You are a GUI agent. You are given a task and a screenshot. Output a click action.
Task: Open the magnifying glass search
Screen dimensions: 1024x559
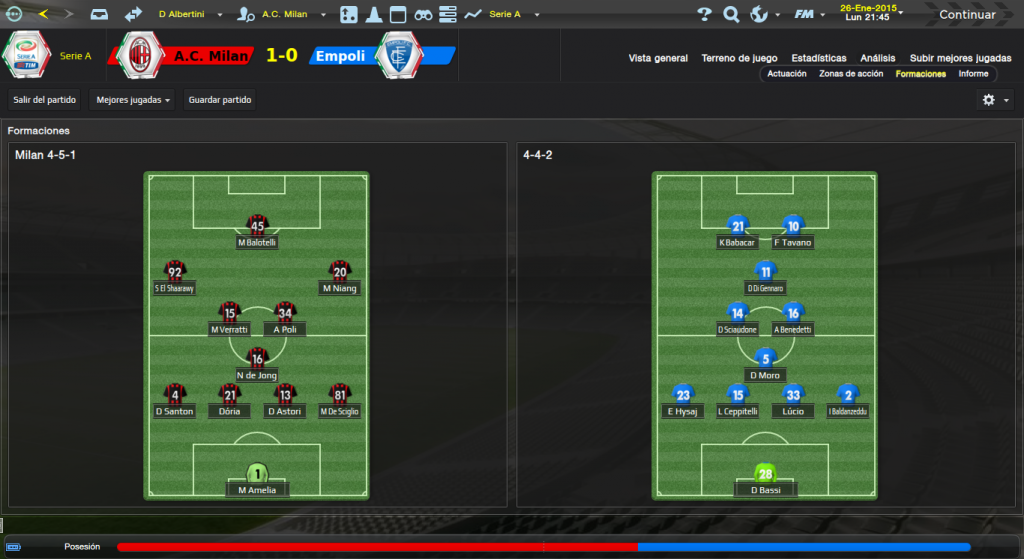click(731, 15)
